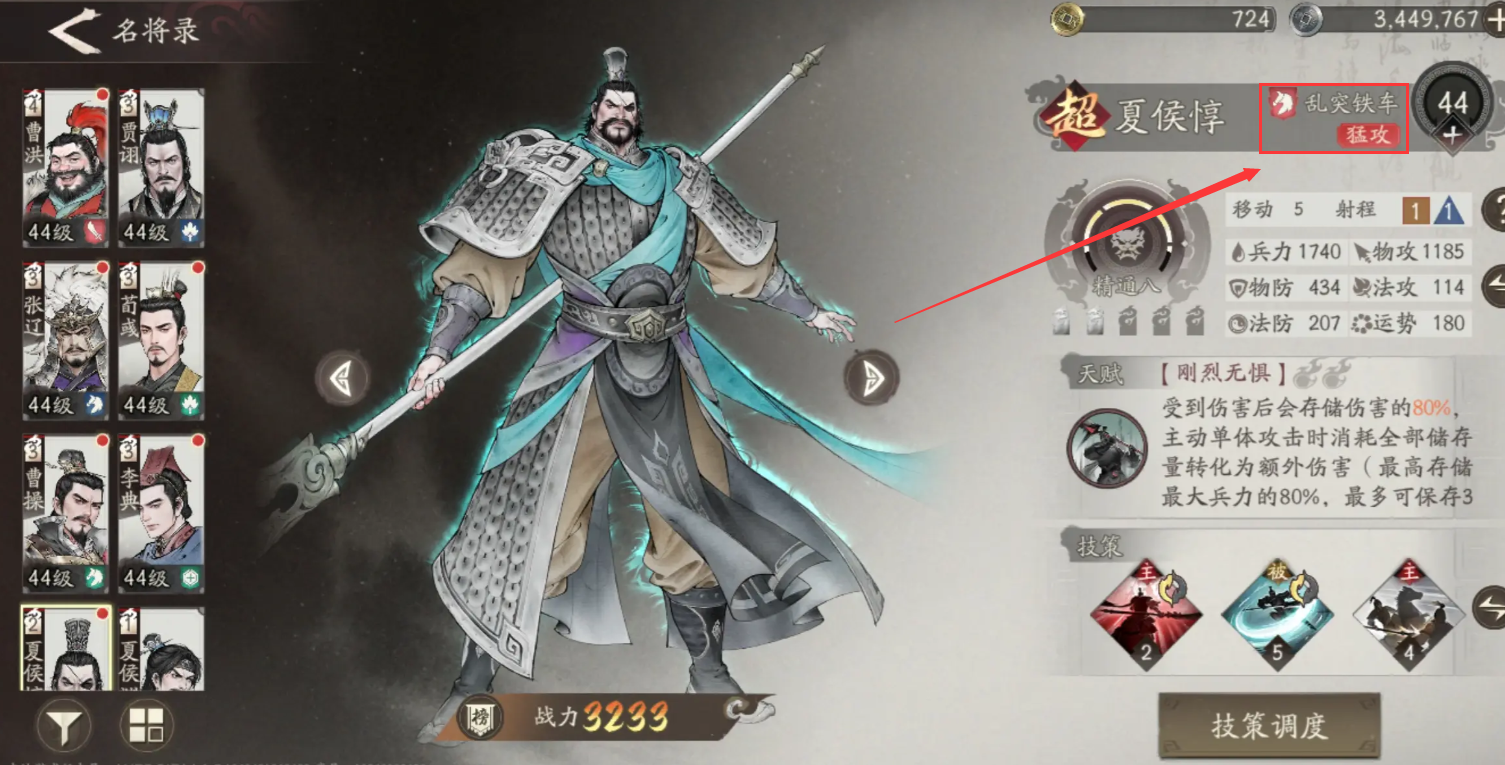
Task: Select the red level 2 主 skill diamond
Action: [x=1146, y=615]
